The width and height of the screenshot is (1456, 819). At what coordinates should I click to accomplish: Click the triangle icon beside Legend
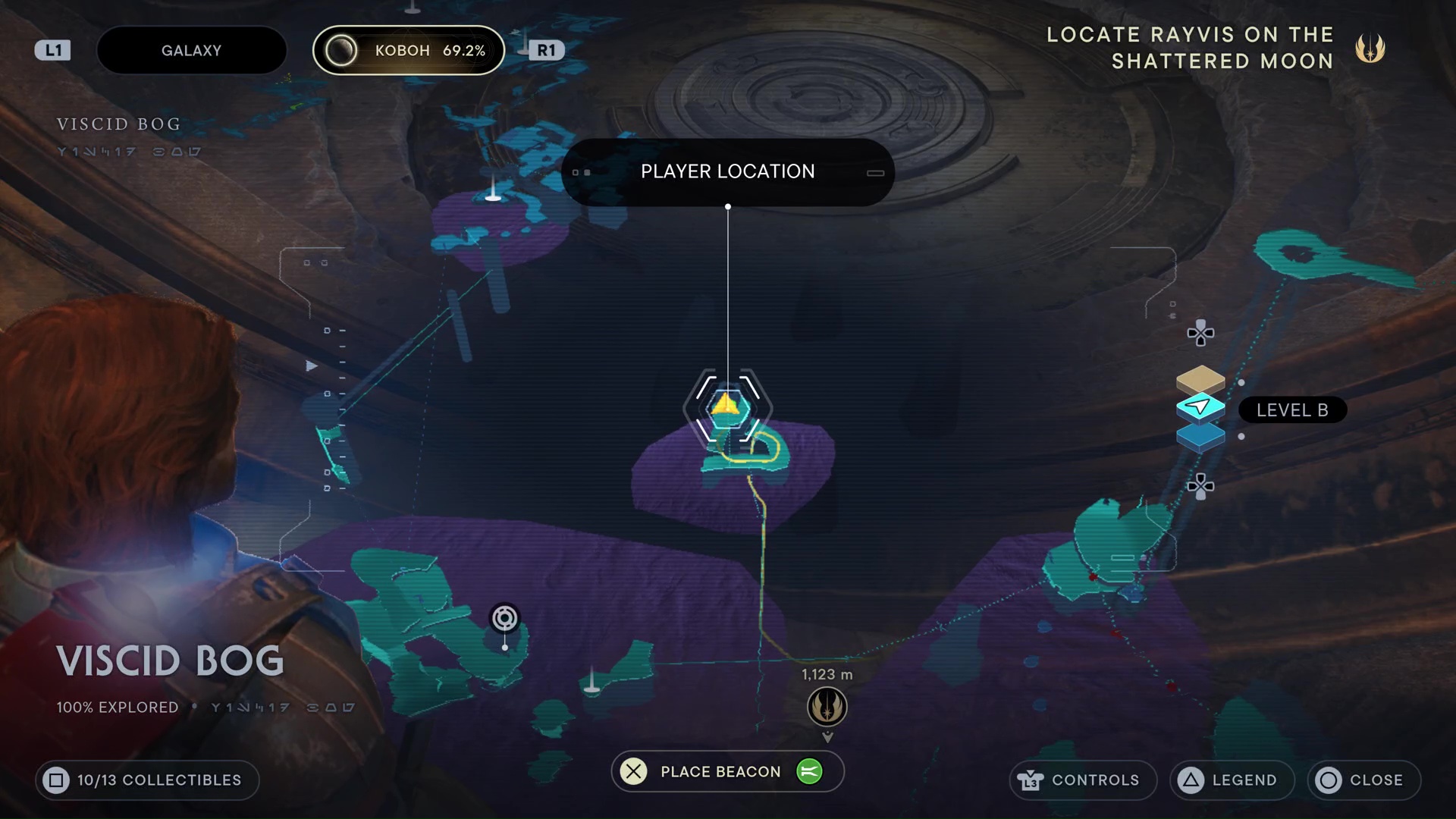point(1191,780)
